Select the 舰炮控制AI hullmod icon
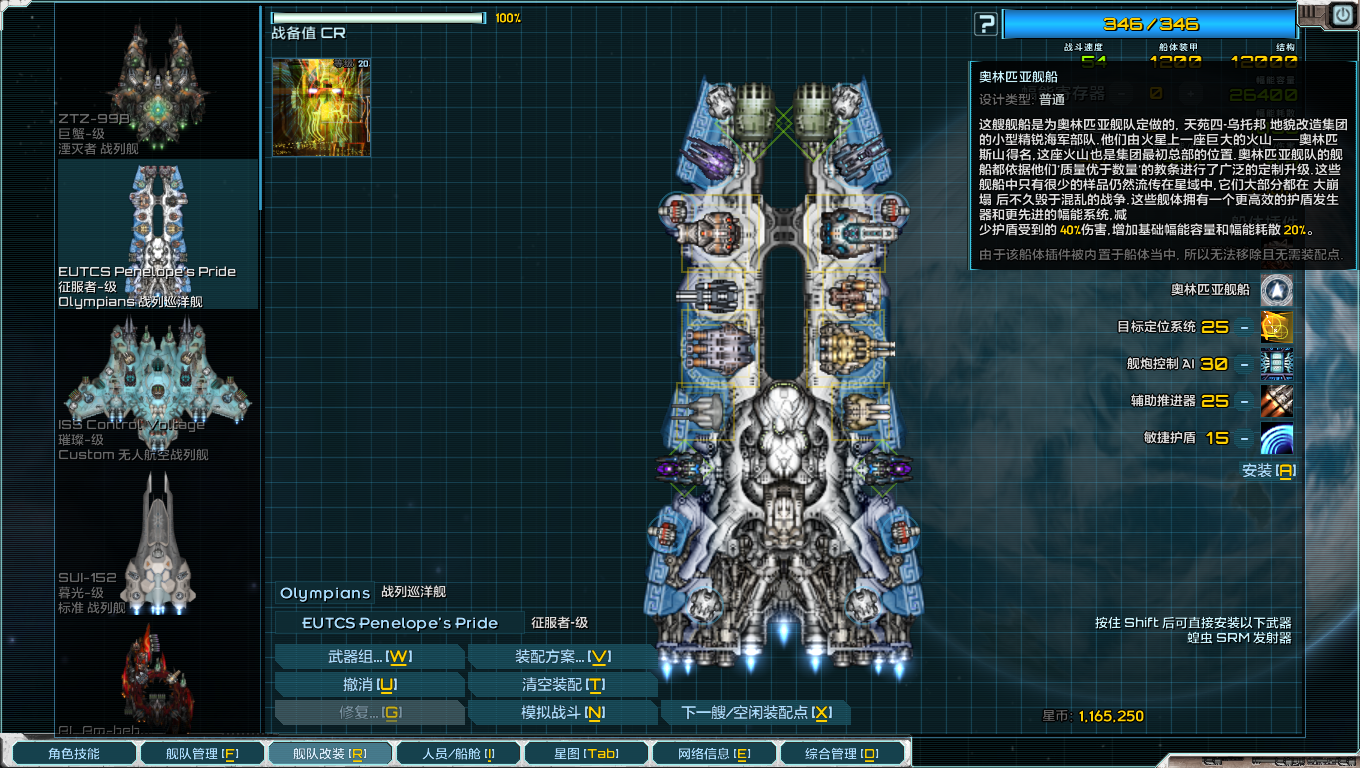The height and width of the screenshot is (768, 1360). tap(1278, 363)
